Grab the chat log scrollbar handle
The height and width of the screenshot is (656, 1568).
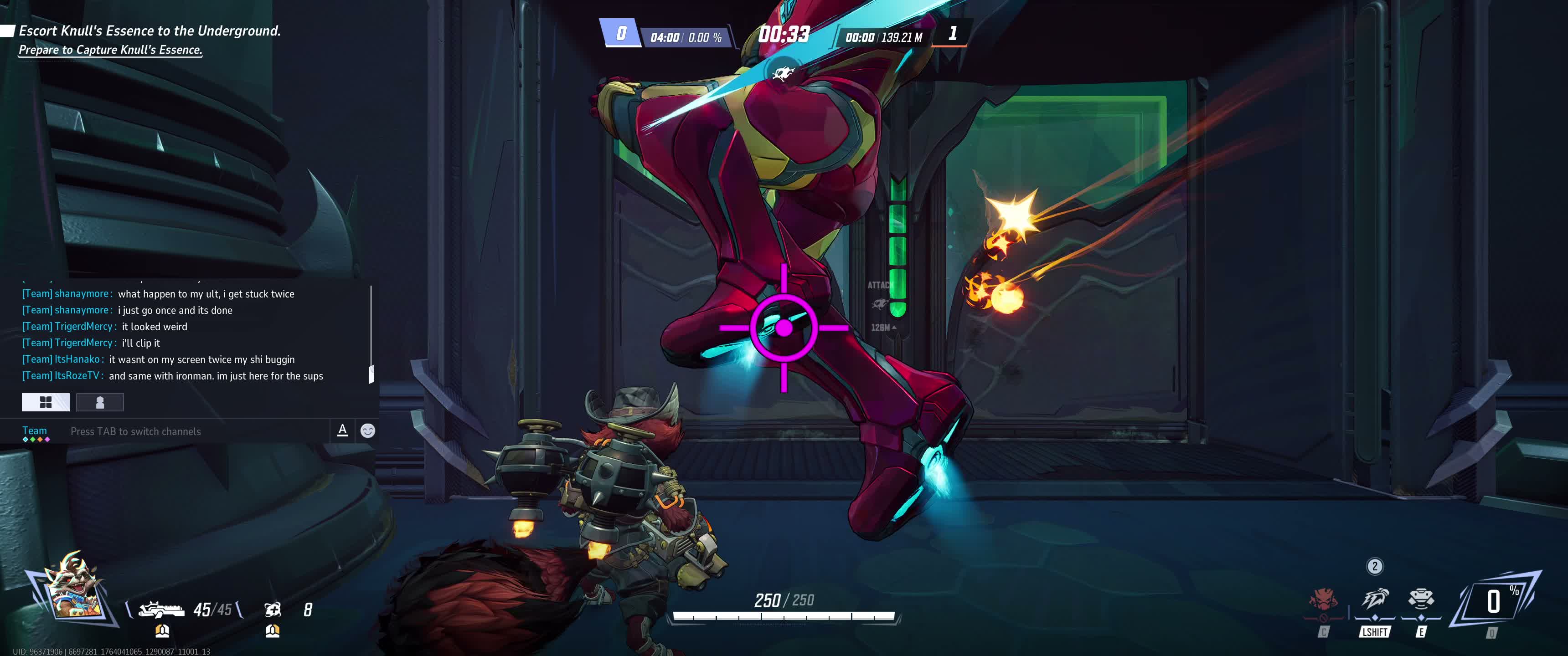pyautogui.click(x=371, y=374)
